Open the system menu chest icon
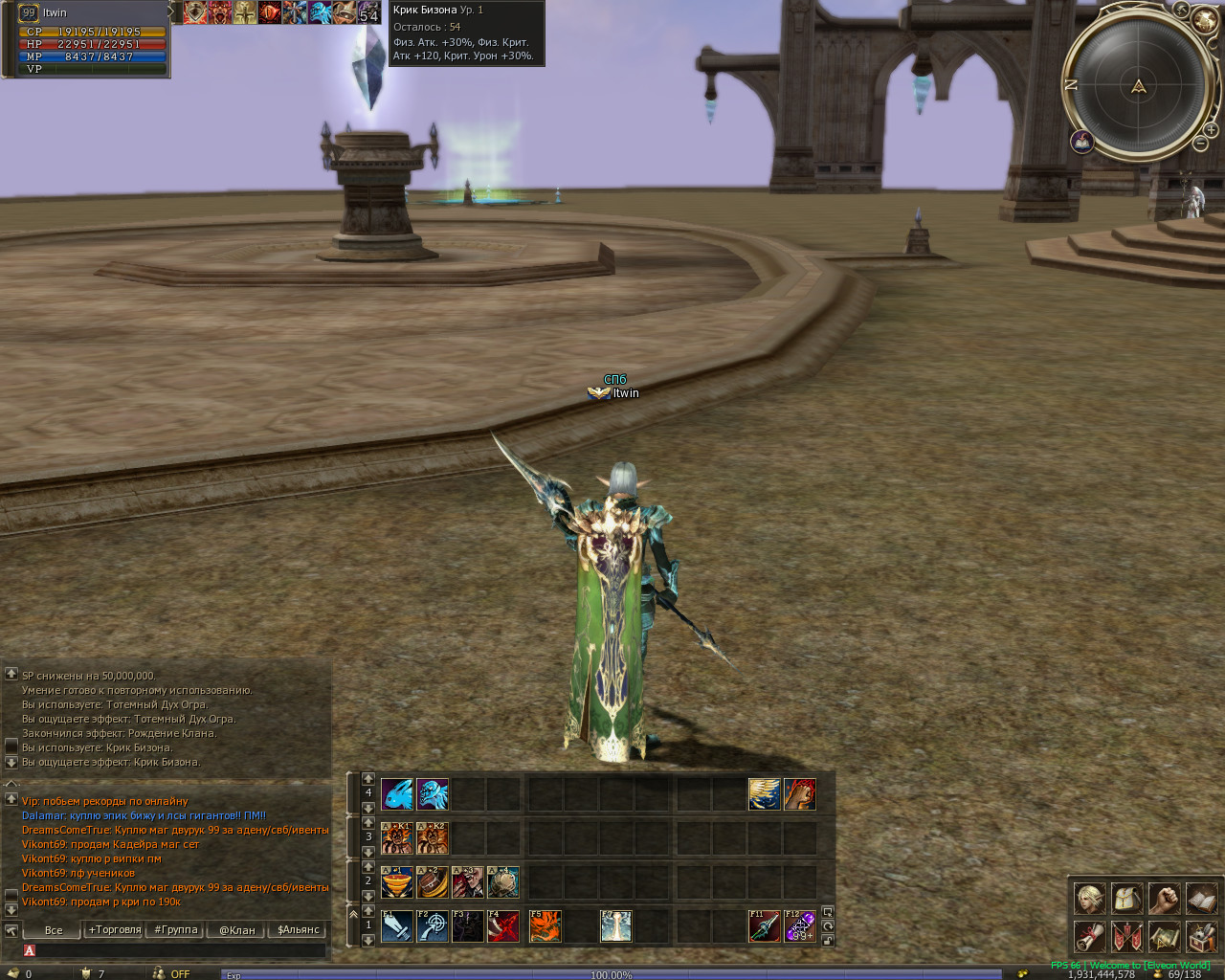1225x980 pixels. coord(1201,936)
